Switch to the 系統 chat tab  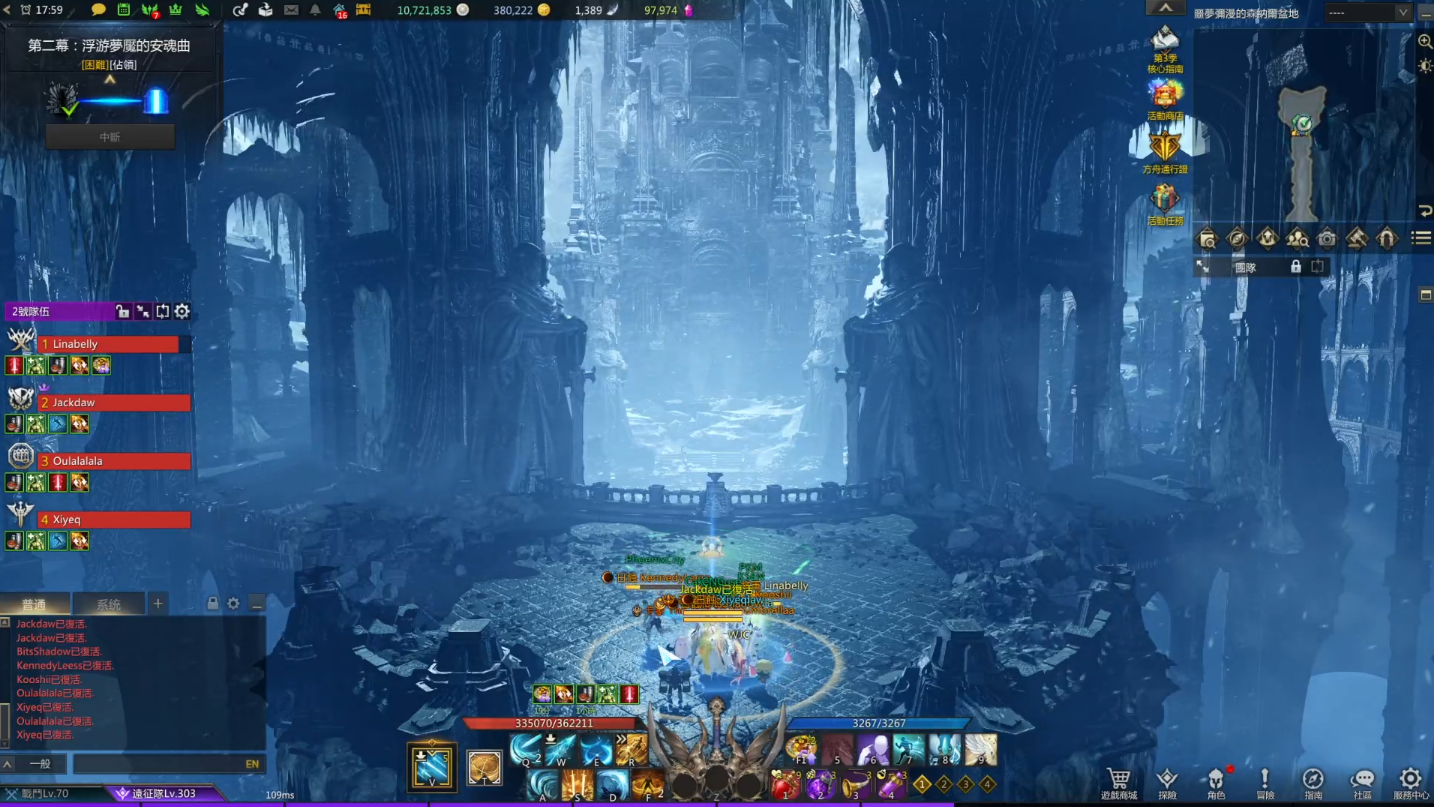(108, 604)
